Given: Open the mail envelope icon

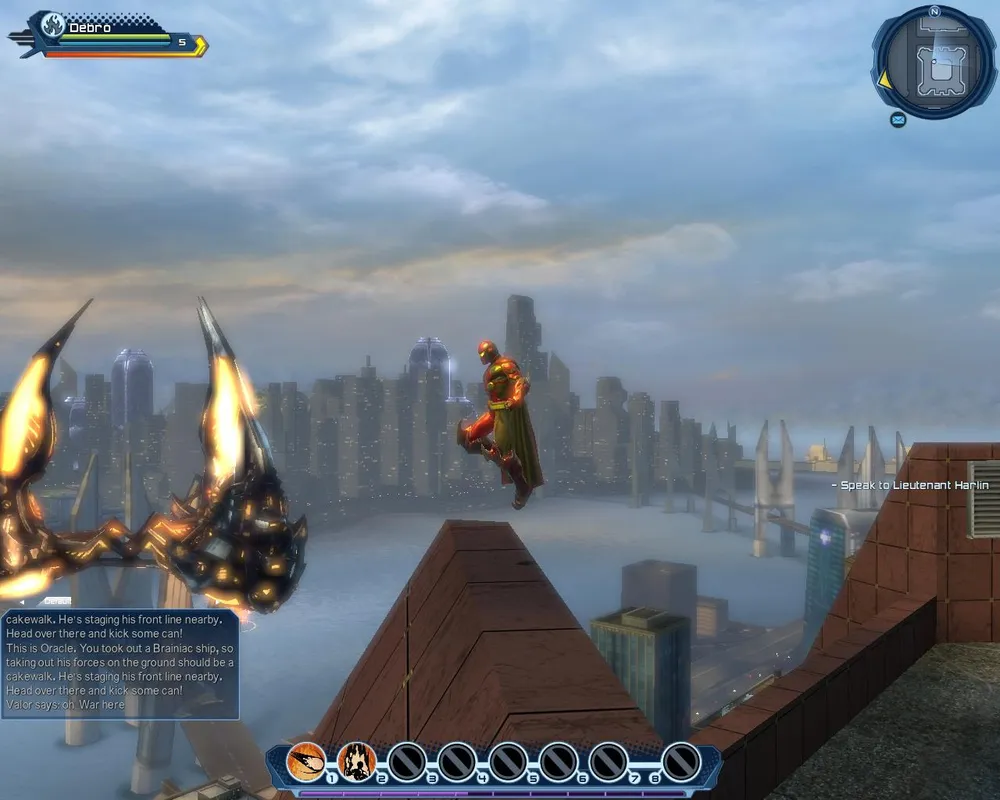Looking at the screenshot, I should (898, 120).
